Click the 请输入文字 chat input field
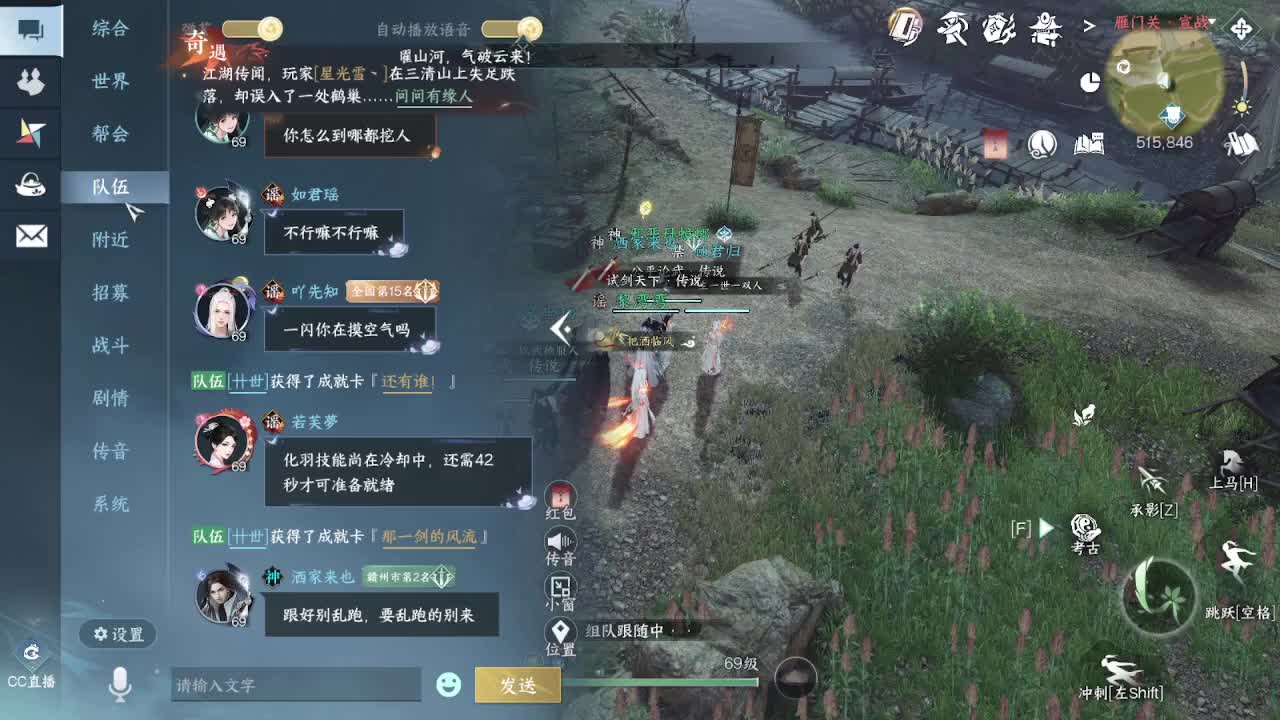The height and width of the screenshot is (720, 1280). (295, 685)
